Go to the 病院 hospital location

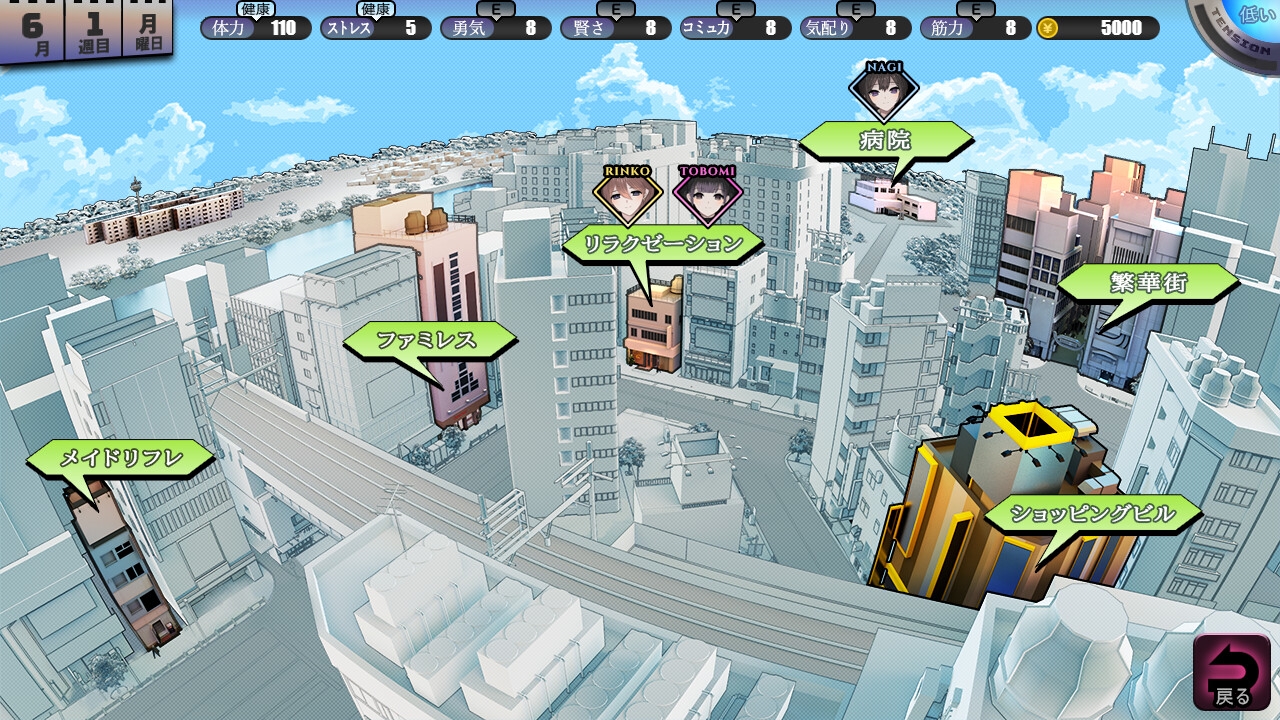(x=885, y=141)
